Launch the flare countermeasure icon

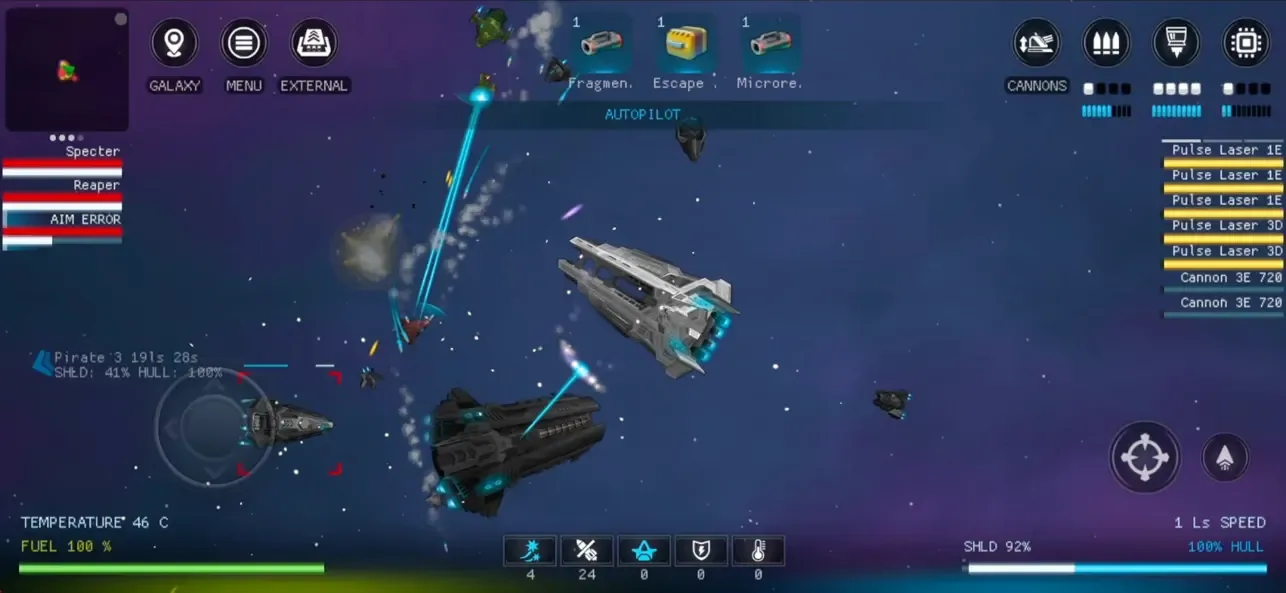(530, 551)
